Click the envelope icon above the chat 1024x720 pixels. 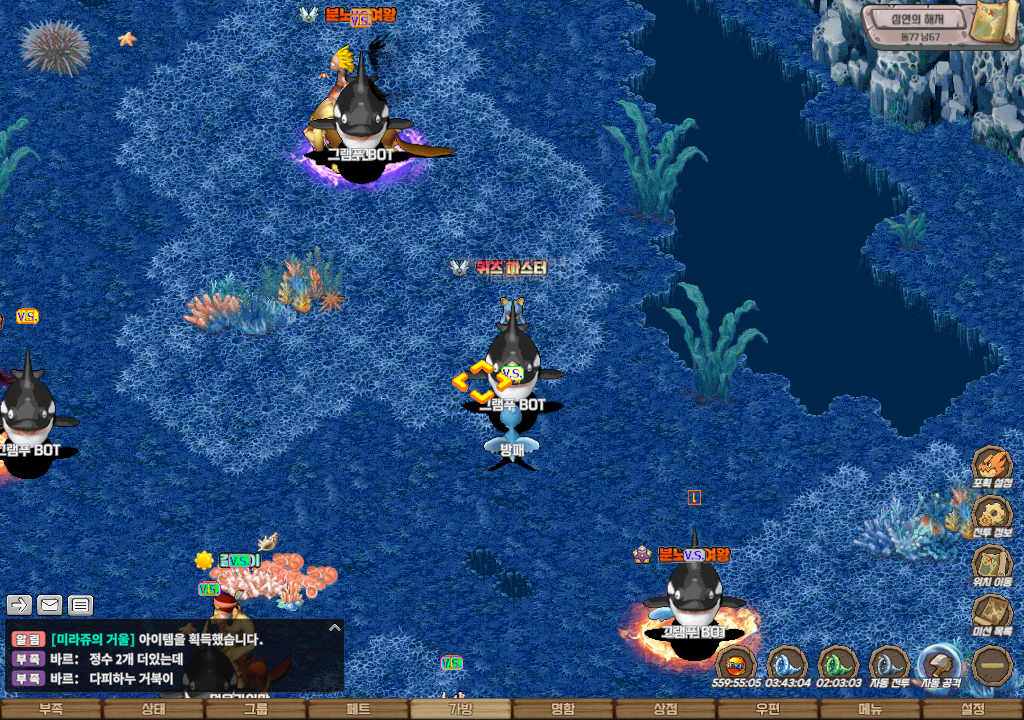pos(50,605)
